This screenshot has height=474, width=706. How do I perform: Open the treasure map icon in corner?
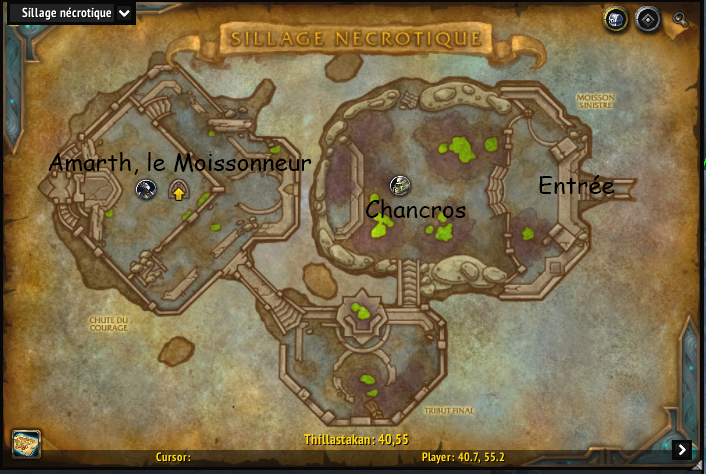[x=26, y=443]
